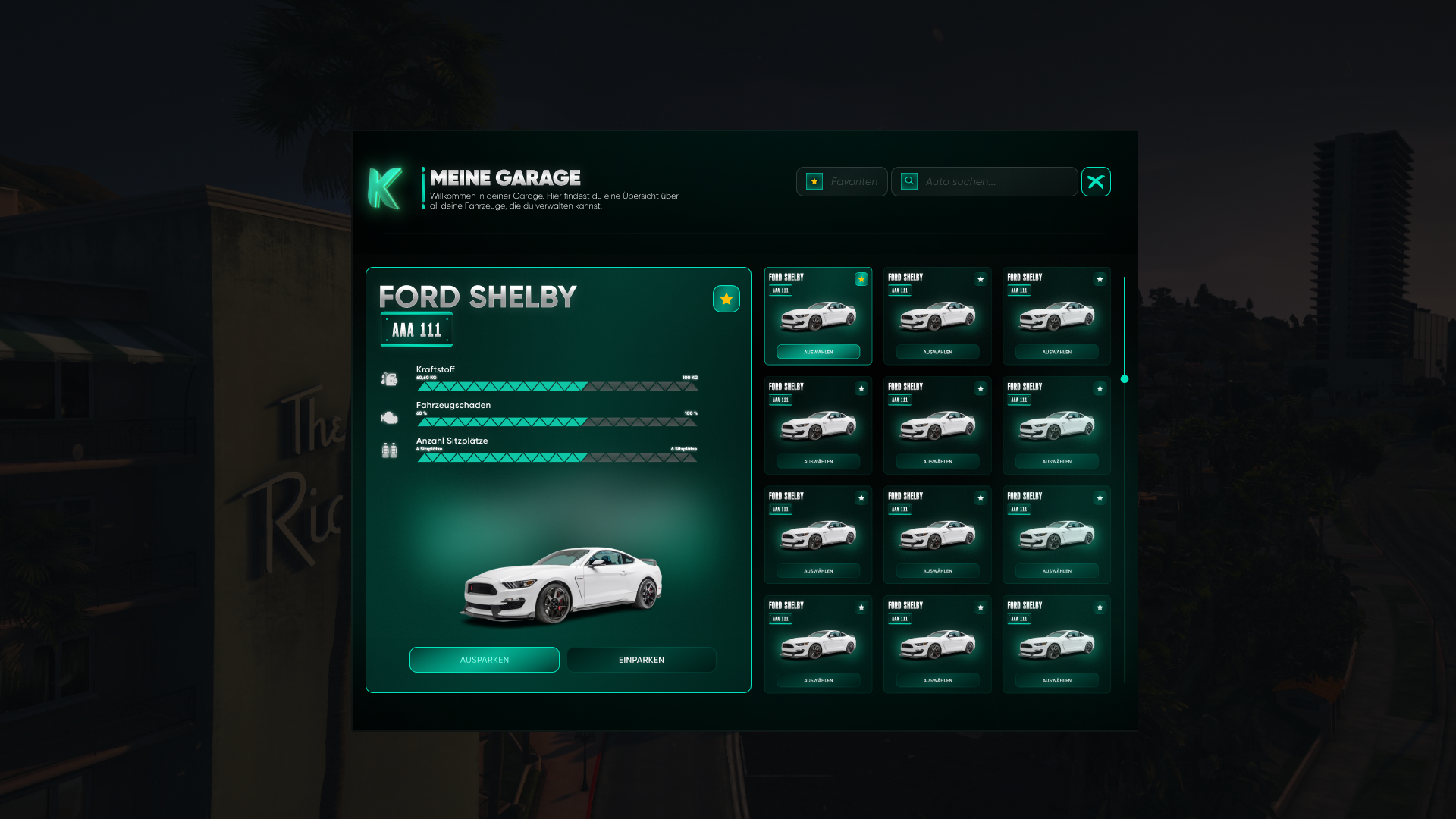Star the second Ford Shelby in the top row
The height and width of the screenshot is (819, 1456).
(x=981, y=280)
